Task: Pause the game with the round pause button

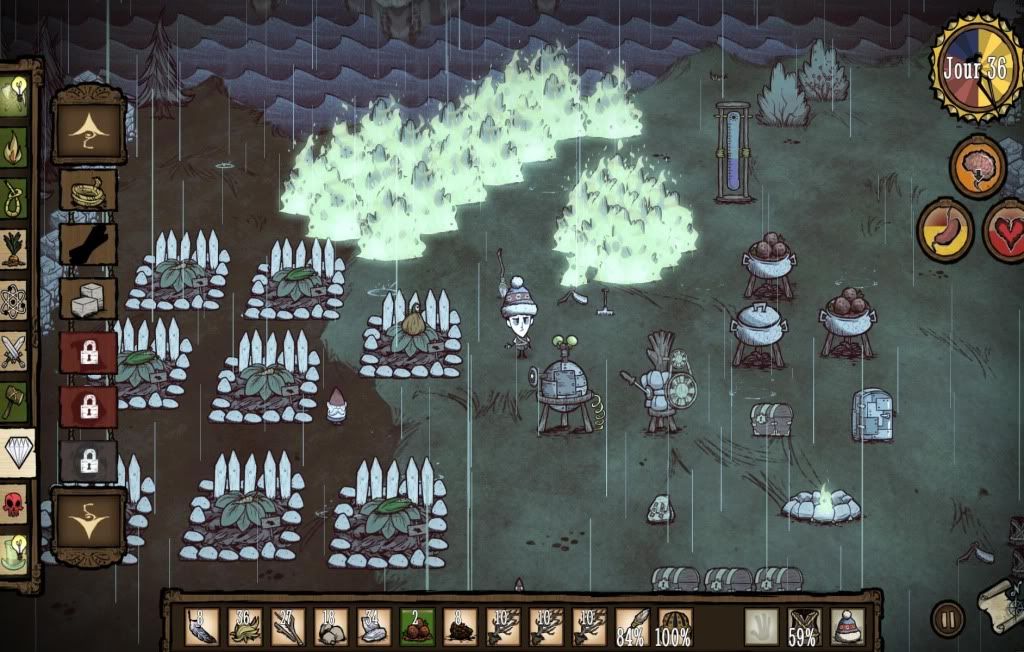Action: tap(947, 618)
